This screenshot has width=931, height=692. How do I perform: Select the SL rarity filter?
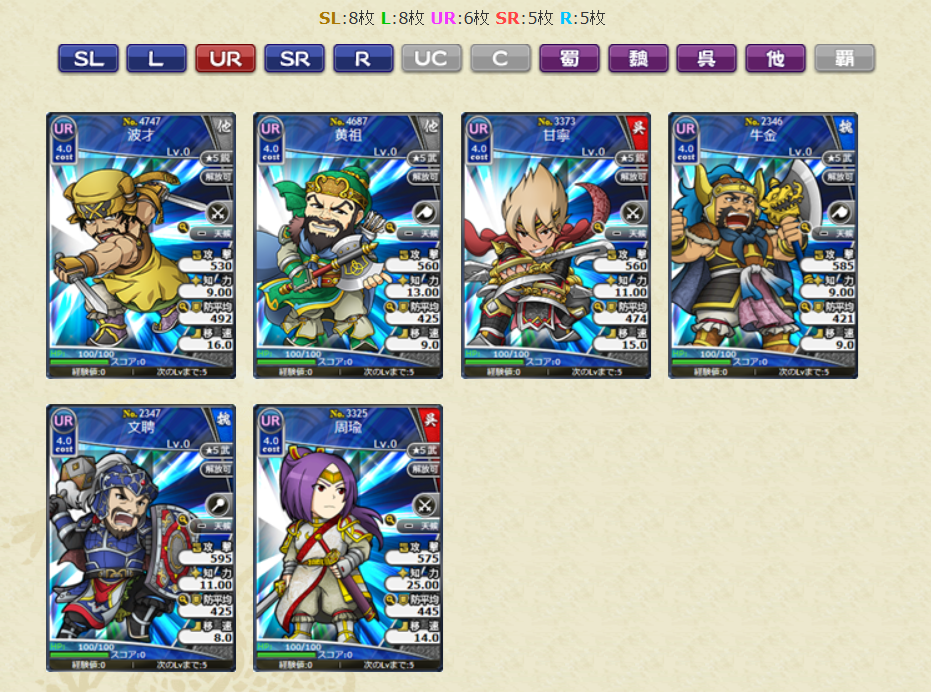click(x=88, y=59)
